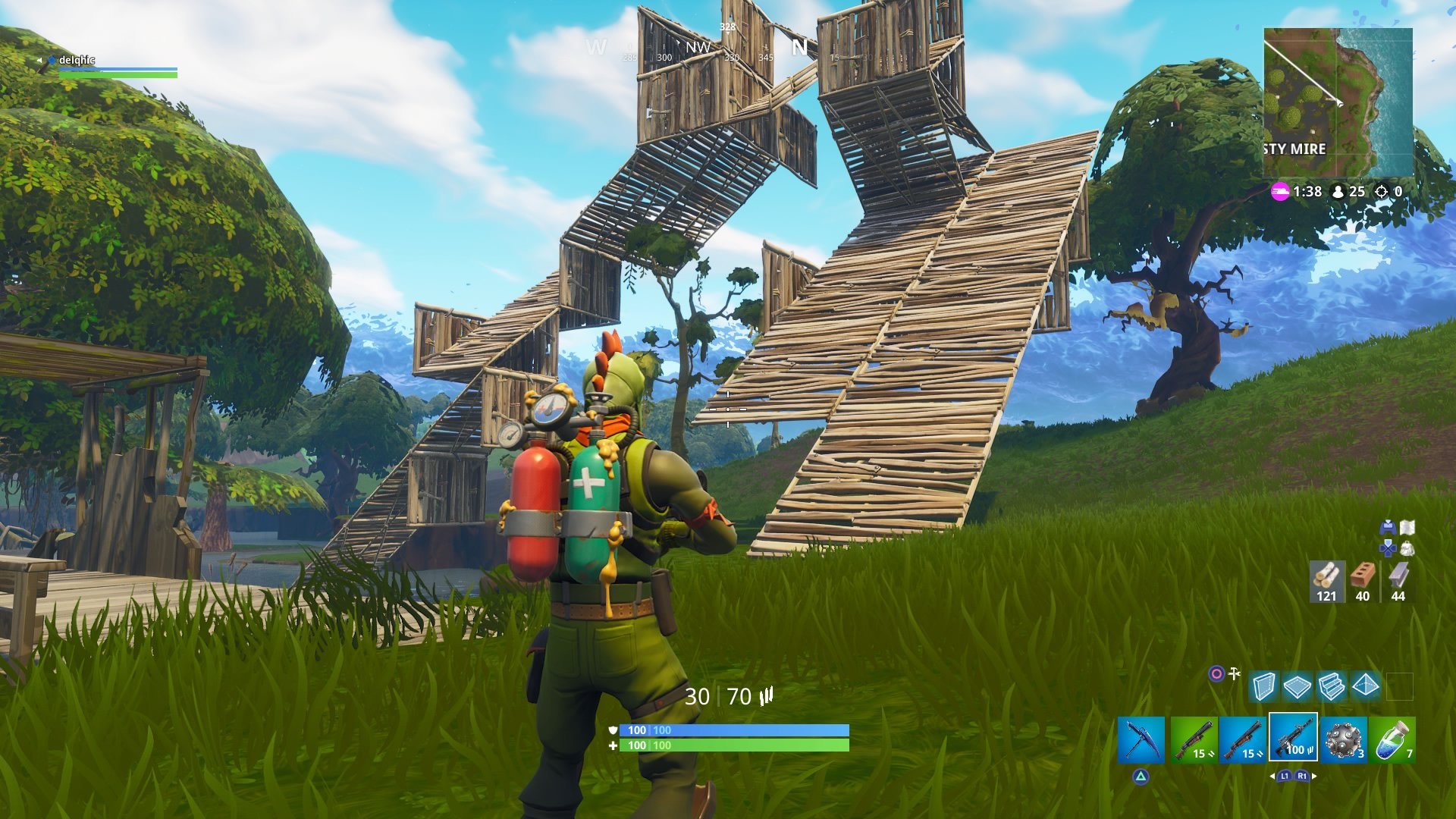The image size is (1456, 819).
Task: Open the map via the map icon
Action: (x=1407, y=527)
